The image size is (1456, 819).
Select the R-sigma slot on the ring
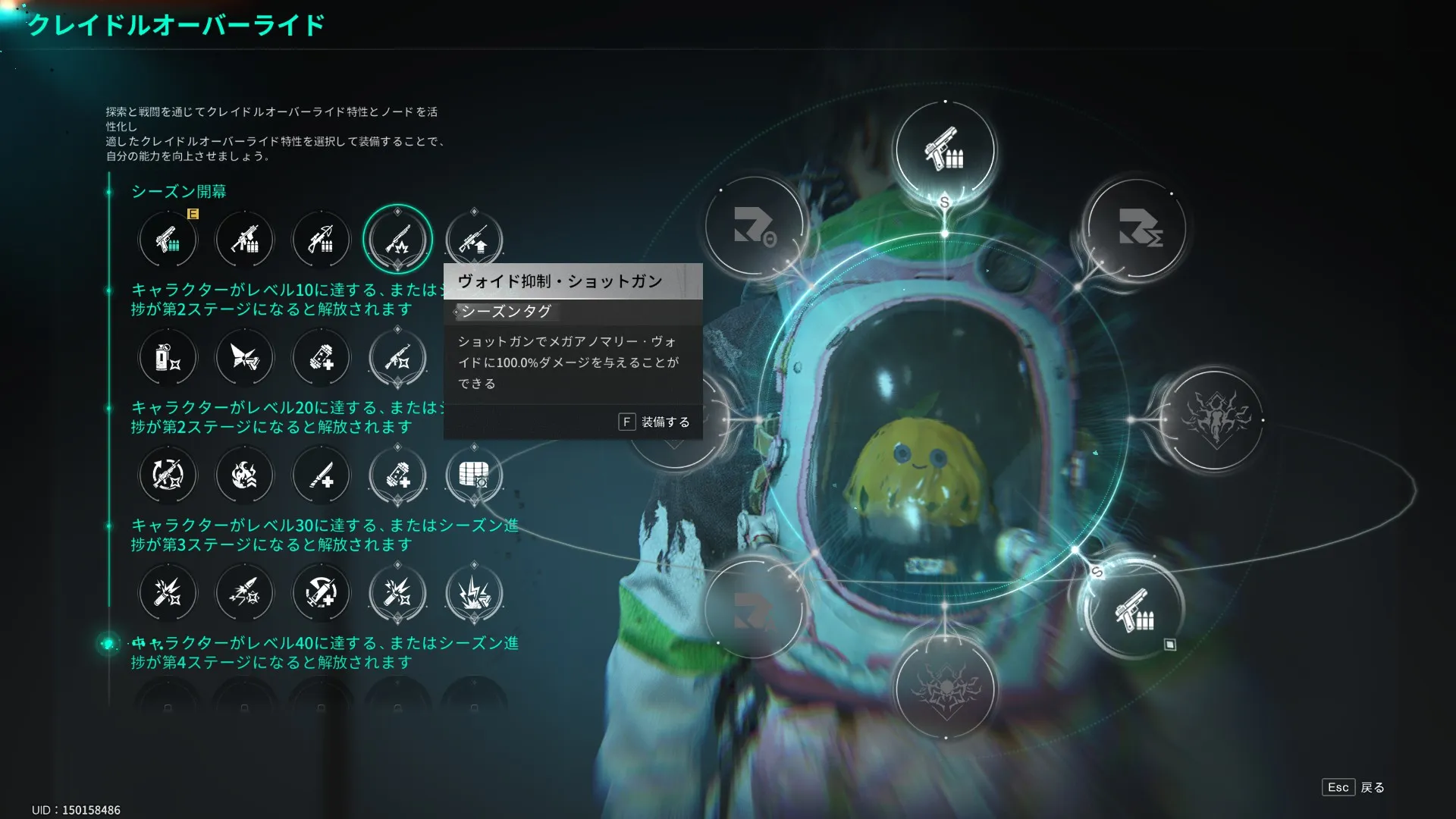[x=1137, y=227]
